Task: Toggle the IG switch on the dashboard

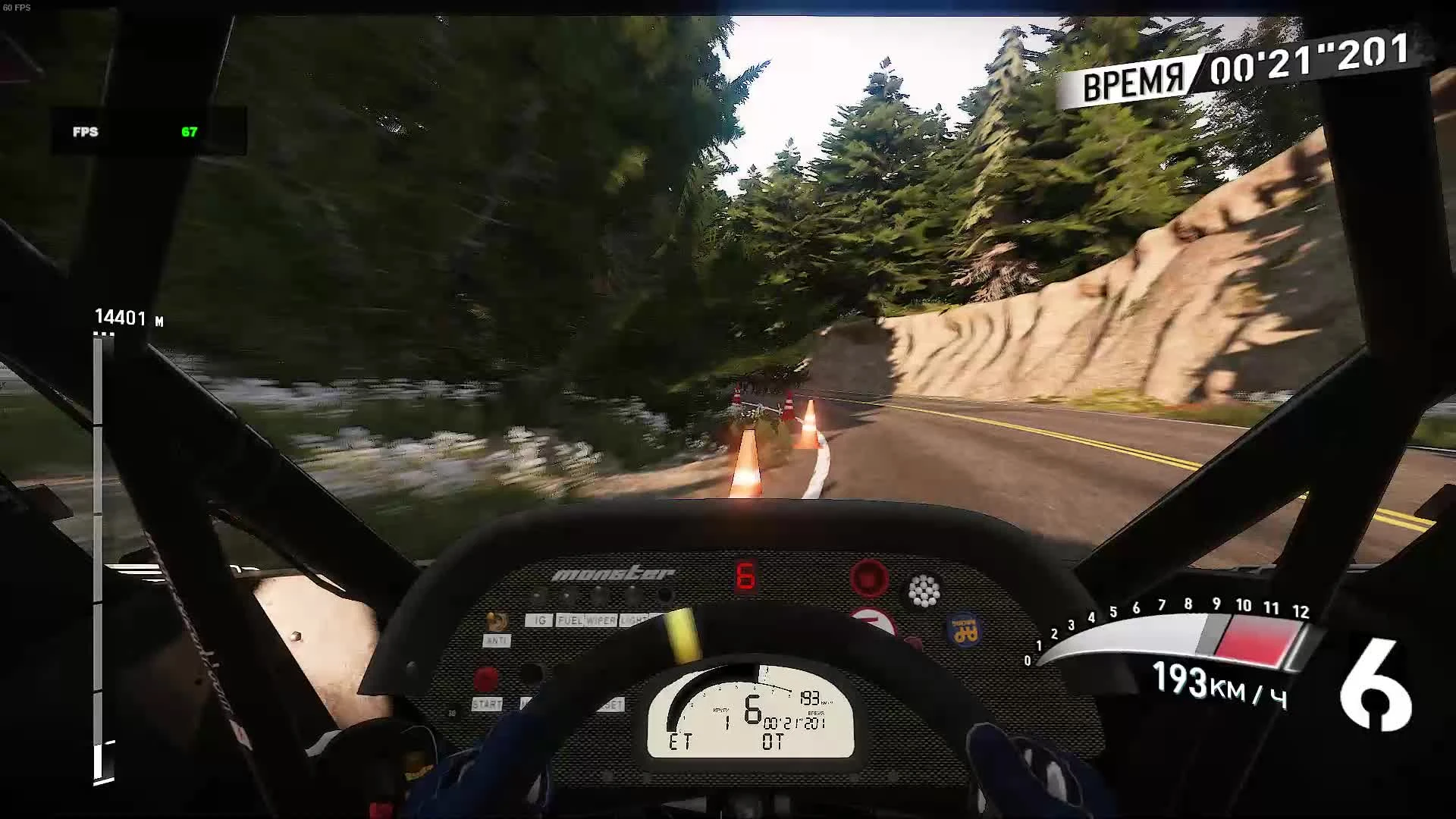Action: coord(539,620)
